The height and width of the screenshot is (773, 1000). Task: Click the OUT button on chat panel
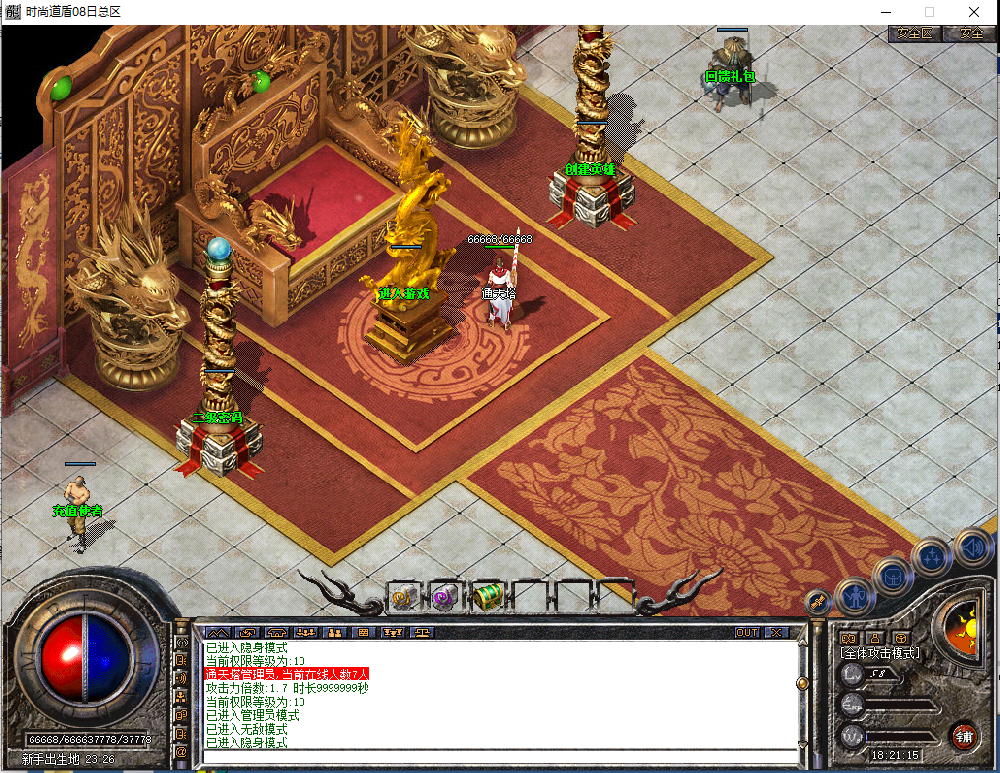[x=746, y=632]
